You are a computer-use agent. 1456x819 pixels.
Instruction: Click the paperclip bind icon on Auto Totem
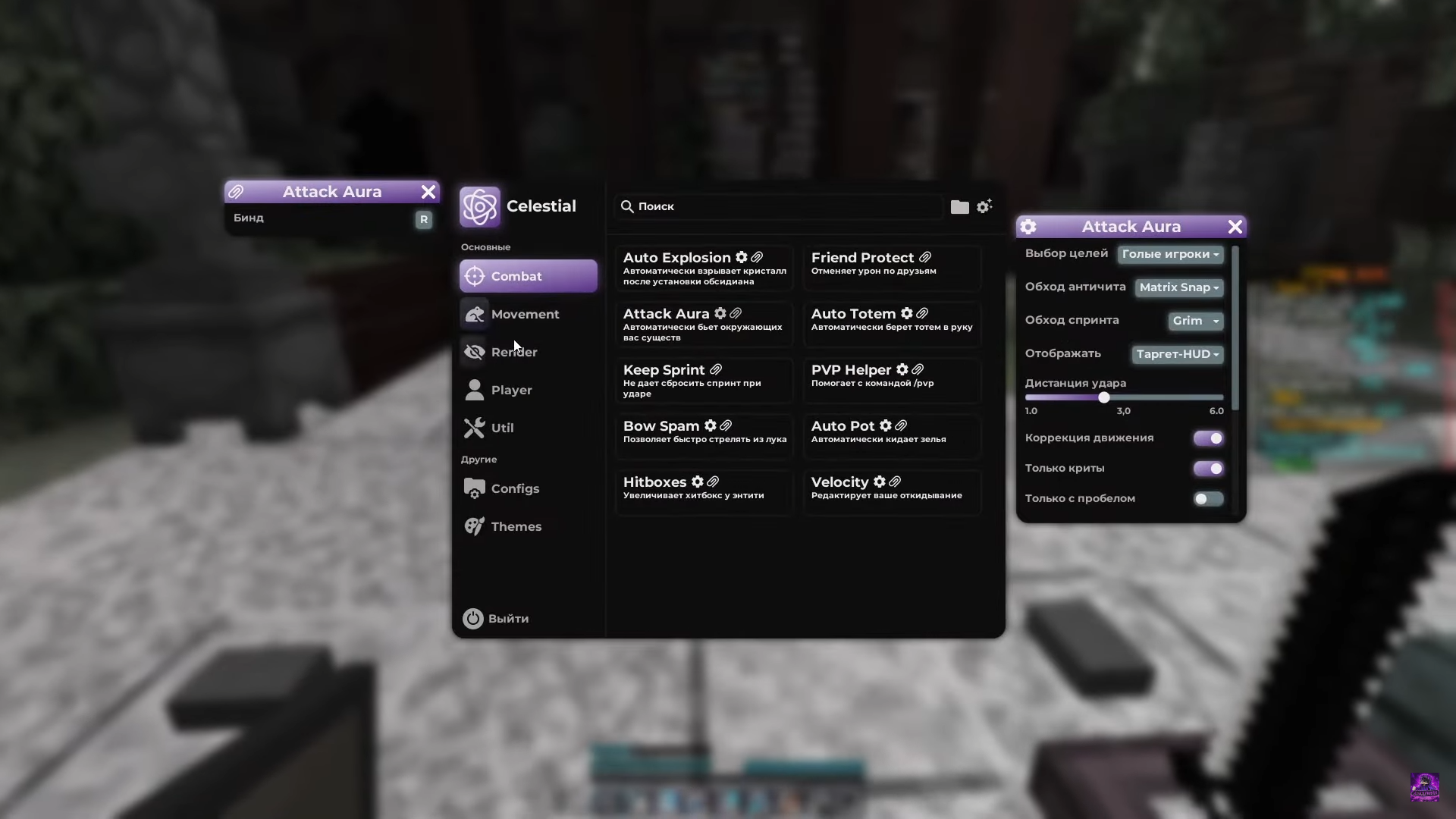coord(922,312)
